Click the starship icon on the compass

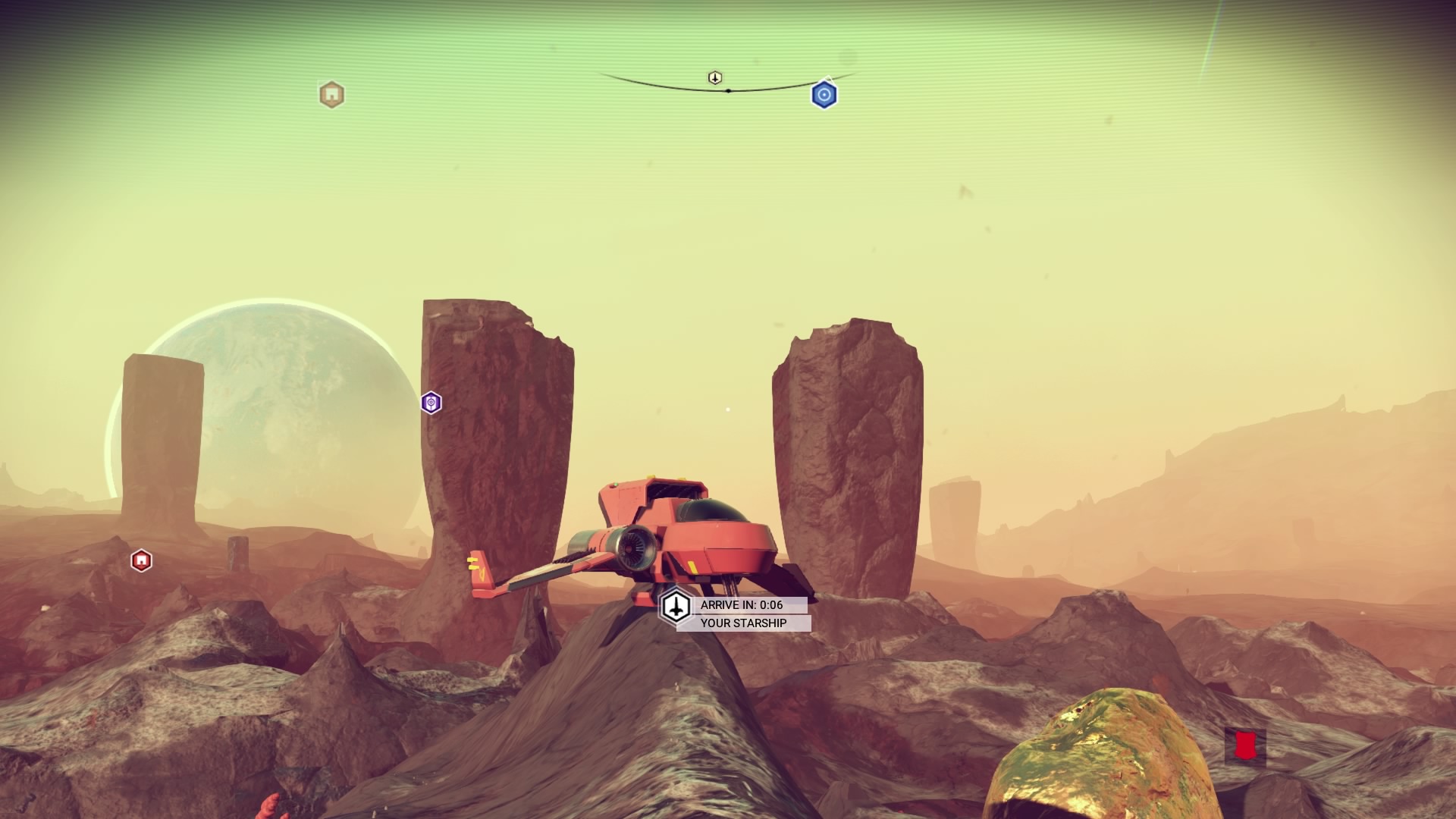point(714,78)
